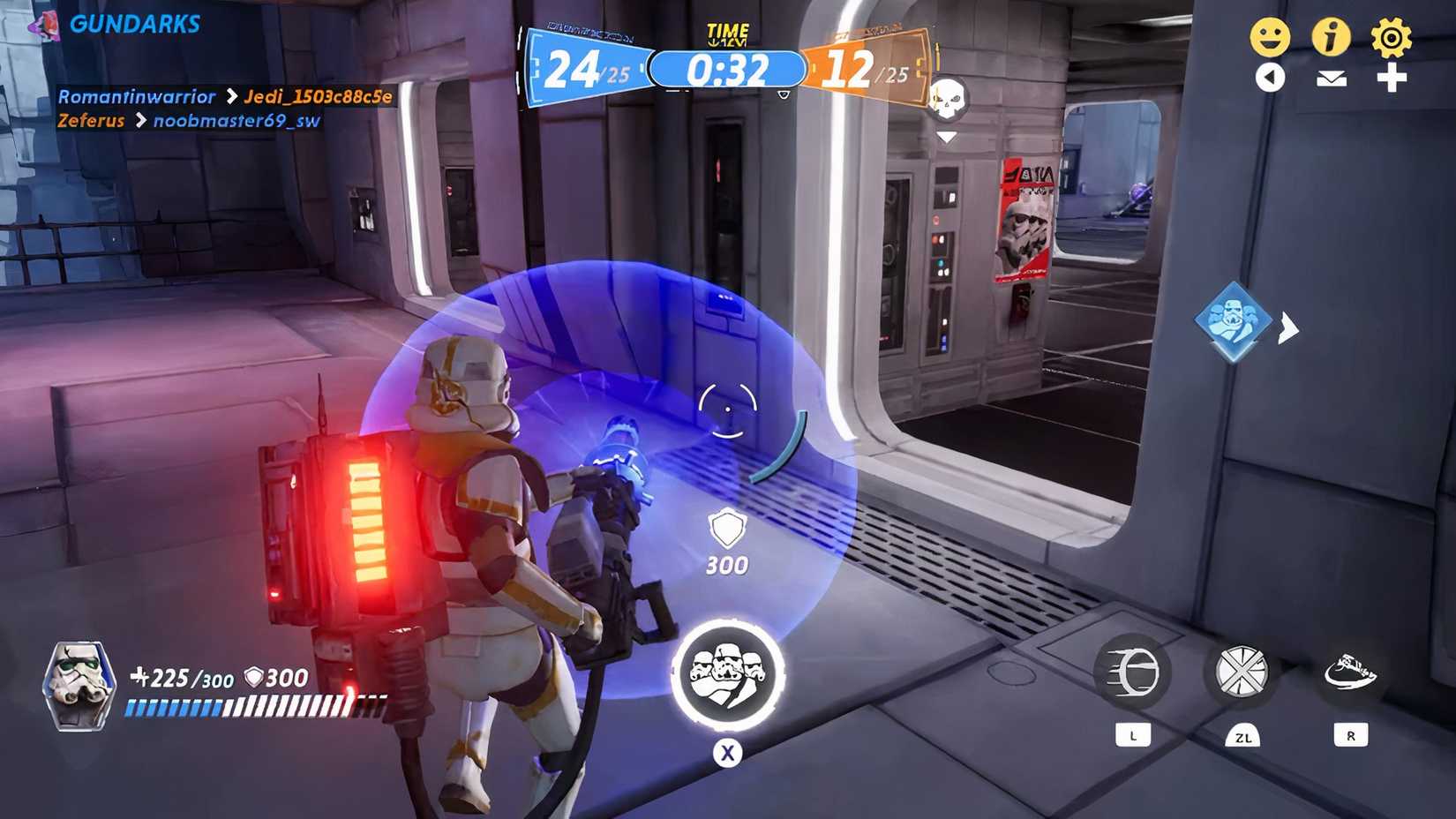Tap the plus icon below the gear
This screenshot has height=819, width=1456.
[1394, 78]
